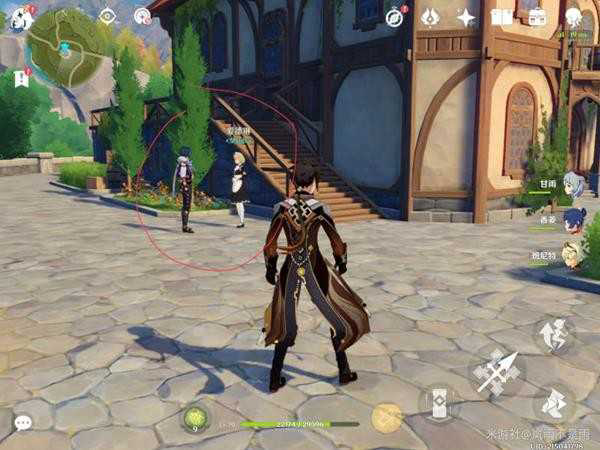Activate the golden elemental burst button
The image size is (600, 450).
click(x=386, y=417)
